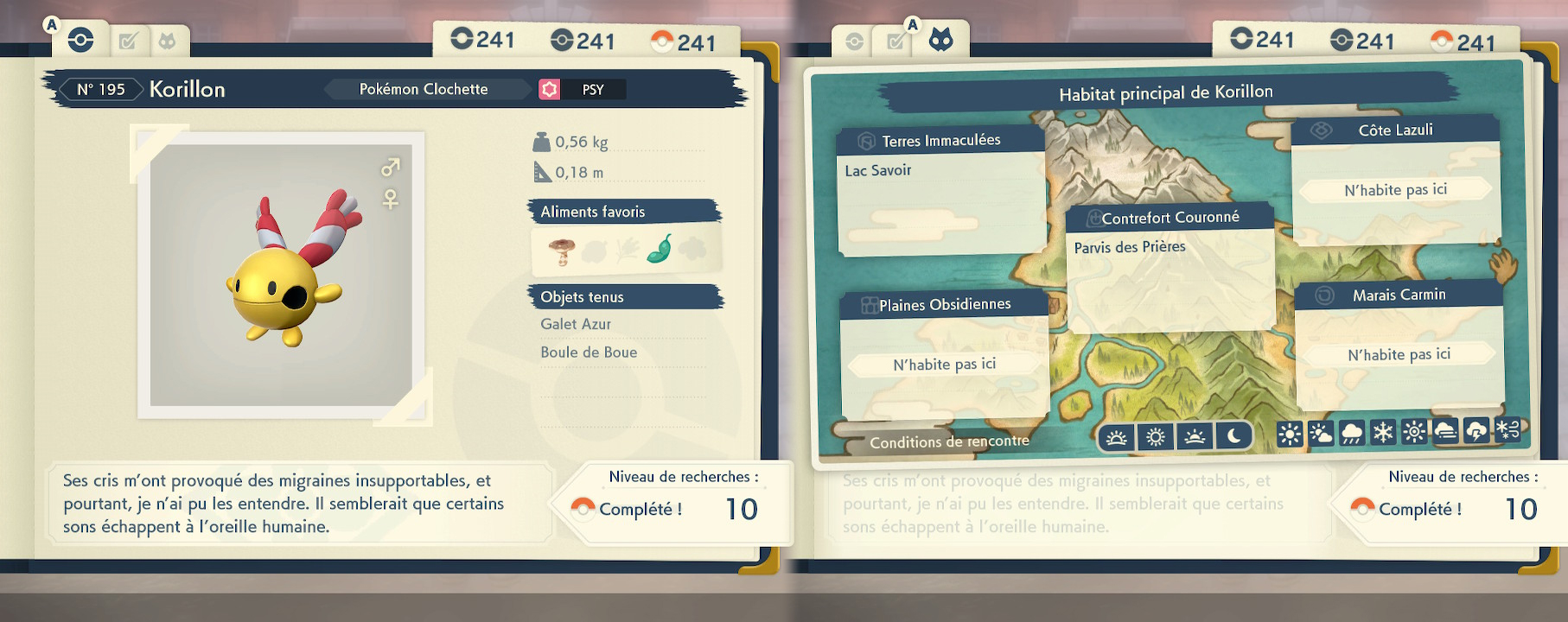The width and height of the screenshot is (1568, 622).
Task: Select the Galet Azur held item
Action: pyautogui.click(x=576, y=324)
